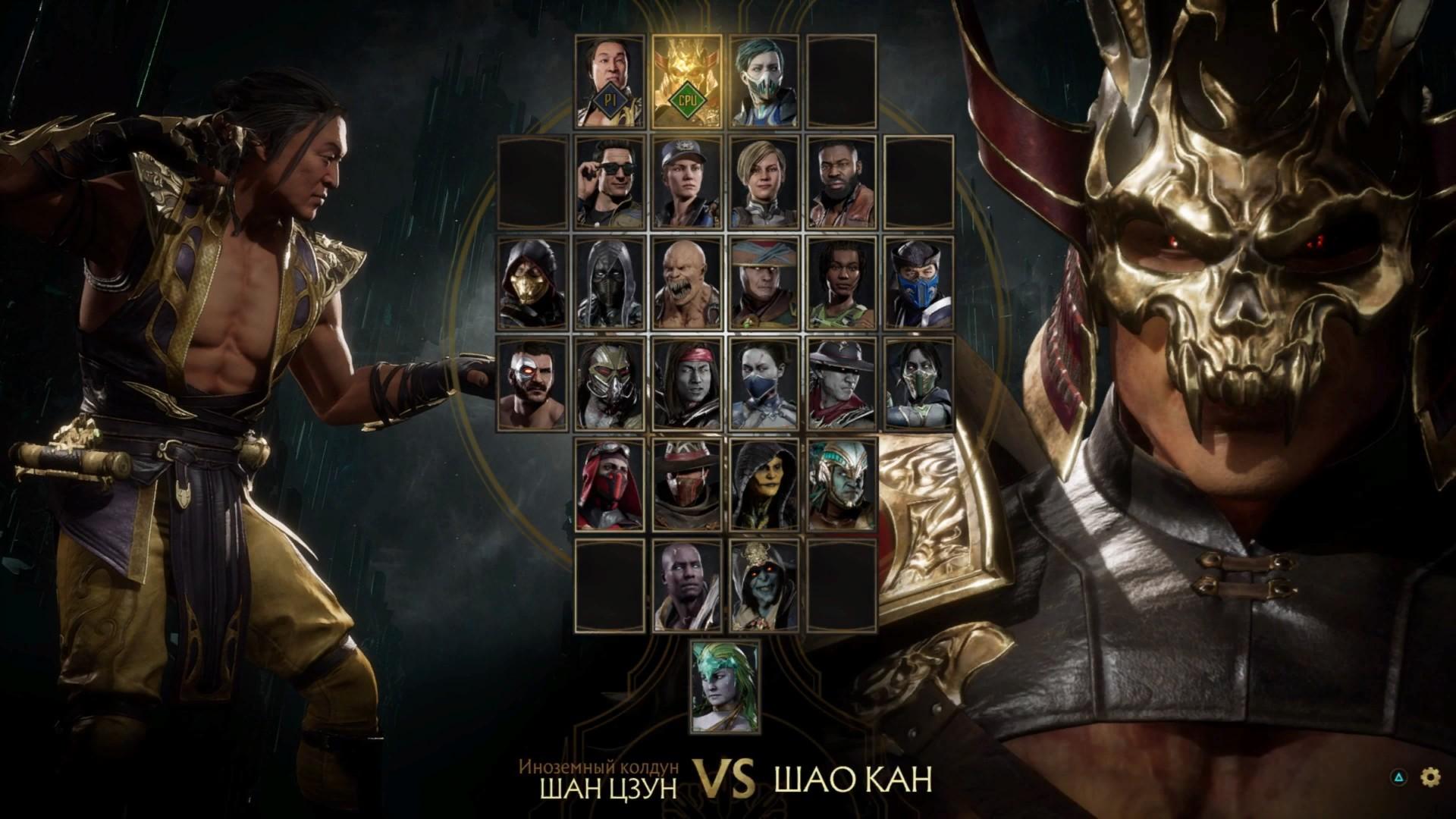Click an empty roster slot next to Frost
1456x819 pixels.
[842, 80]
